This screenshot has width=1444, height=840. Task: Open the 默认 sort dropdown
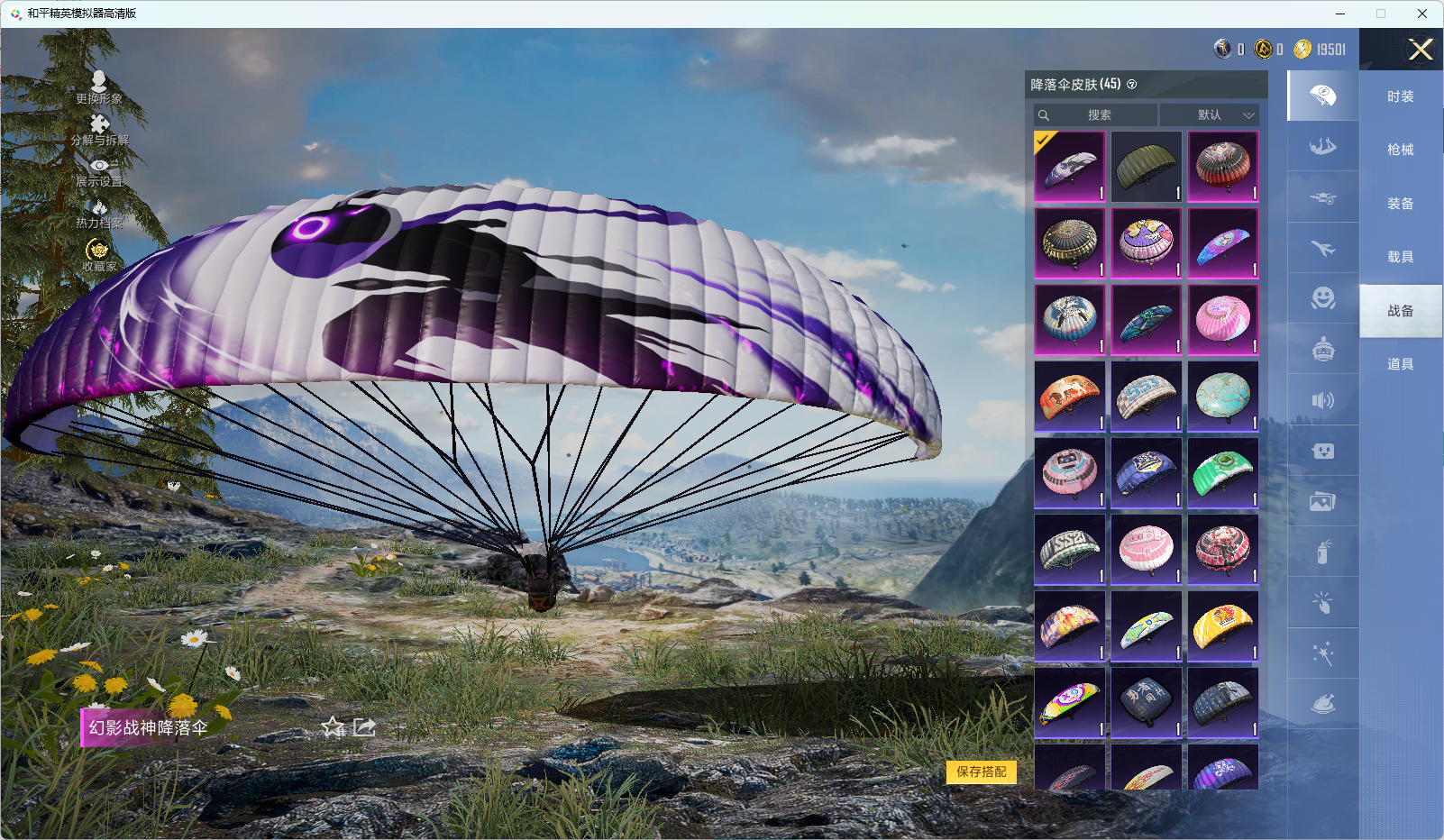[1210, 115]
